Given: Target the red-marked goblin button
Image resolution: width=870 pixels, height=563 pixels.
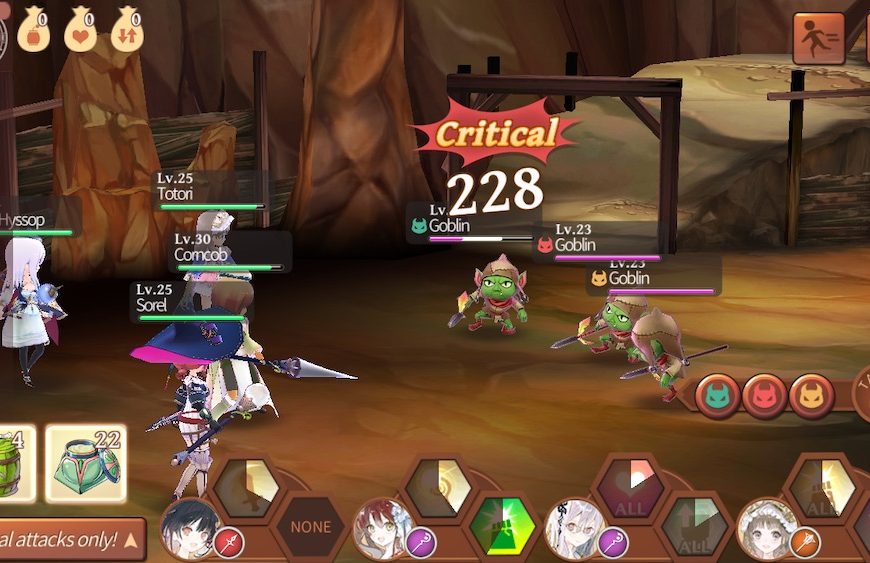Looking at the screenshot, I should [765, 396].
